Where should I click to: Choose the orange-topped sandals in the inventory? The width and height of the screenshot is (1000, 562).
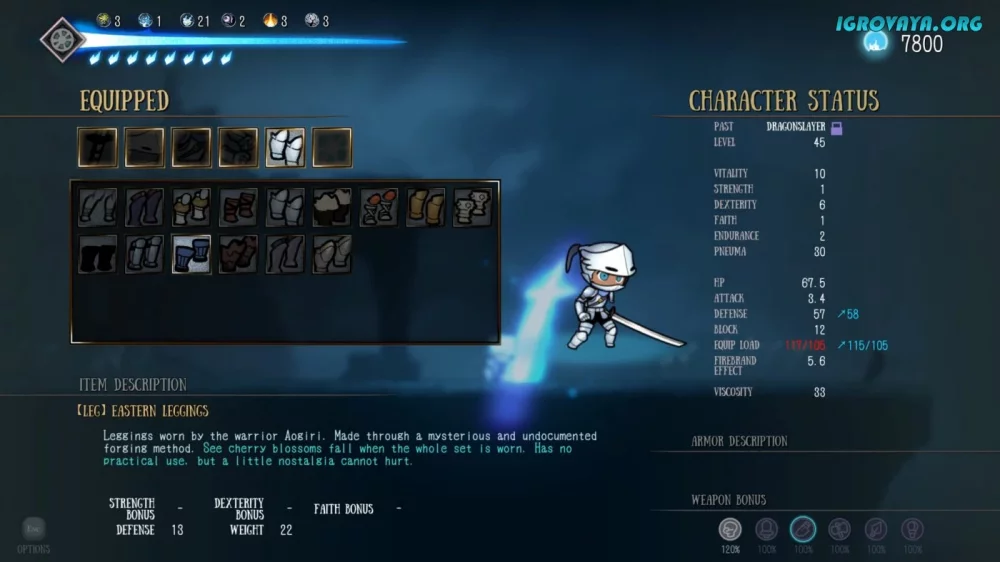[x=379, y=207]
